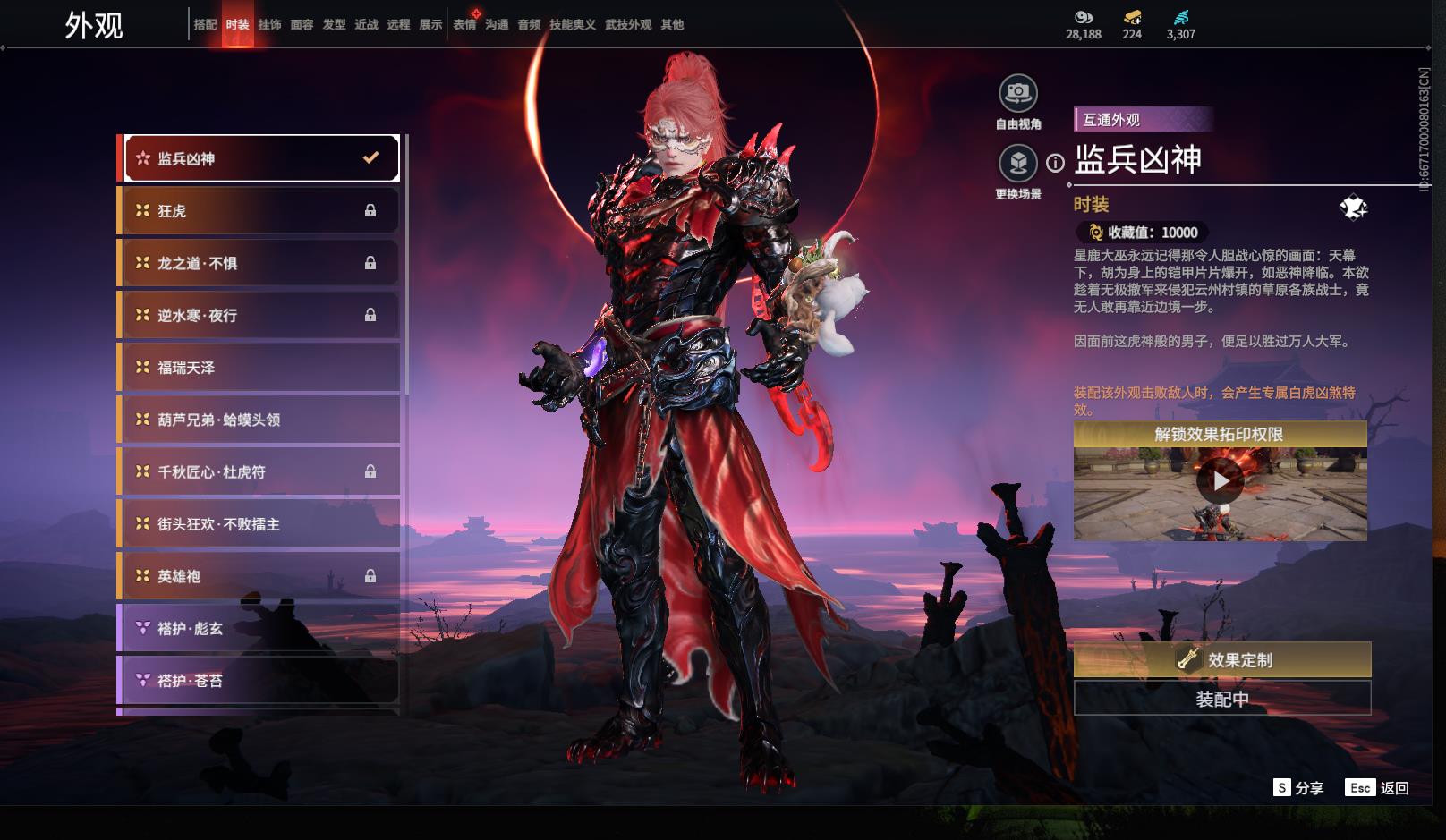This screenshot has height=840, width=1446.
Task: Open the 武技外观 tab
Action: [x=628, y=25]
